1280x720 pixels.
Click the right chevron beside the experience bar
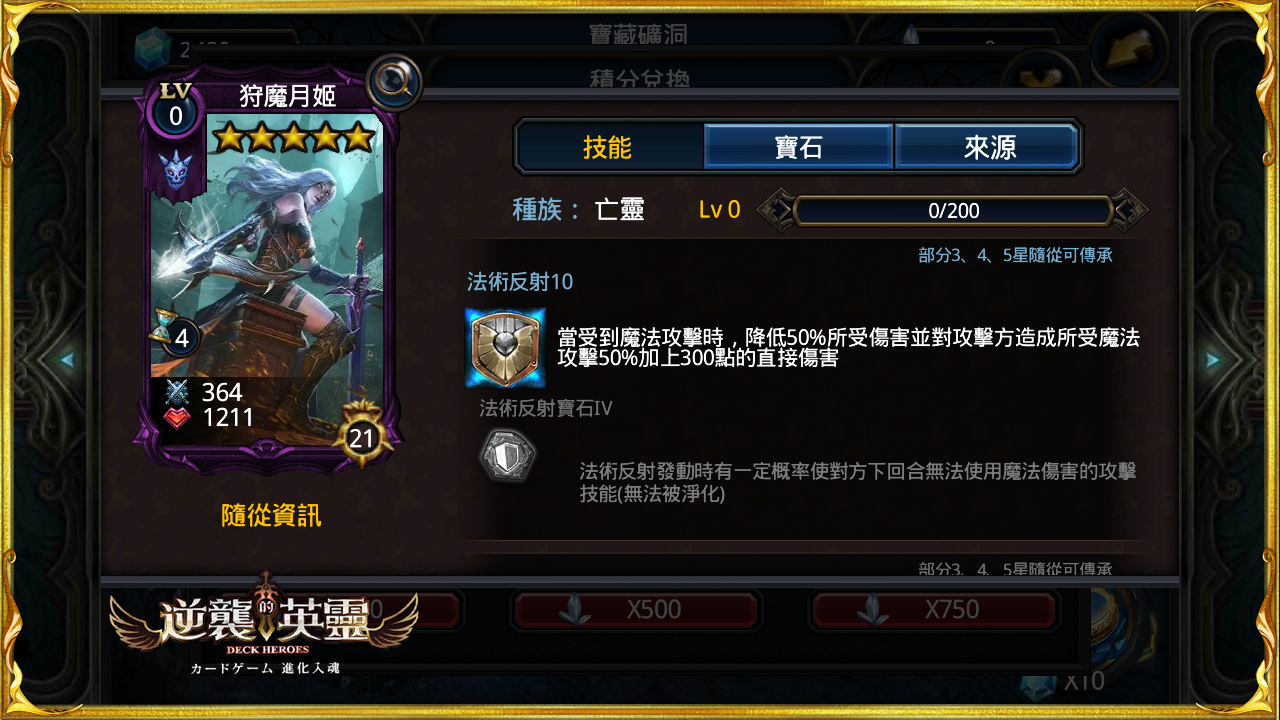(1129, 210)
